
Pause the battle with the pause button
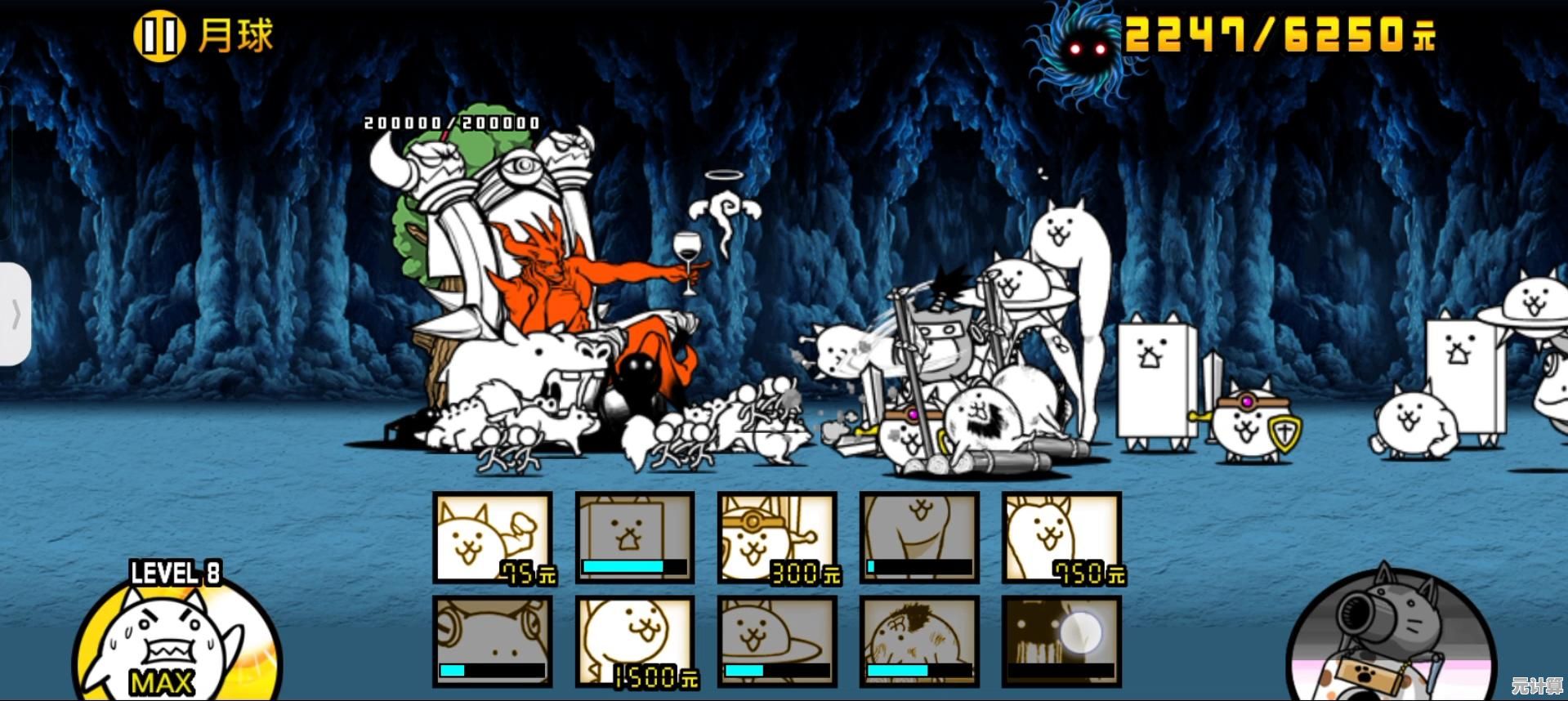159,37
